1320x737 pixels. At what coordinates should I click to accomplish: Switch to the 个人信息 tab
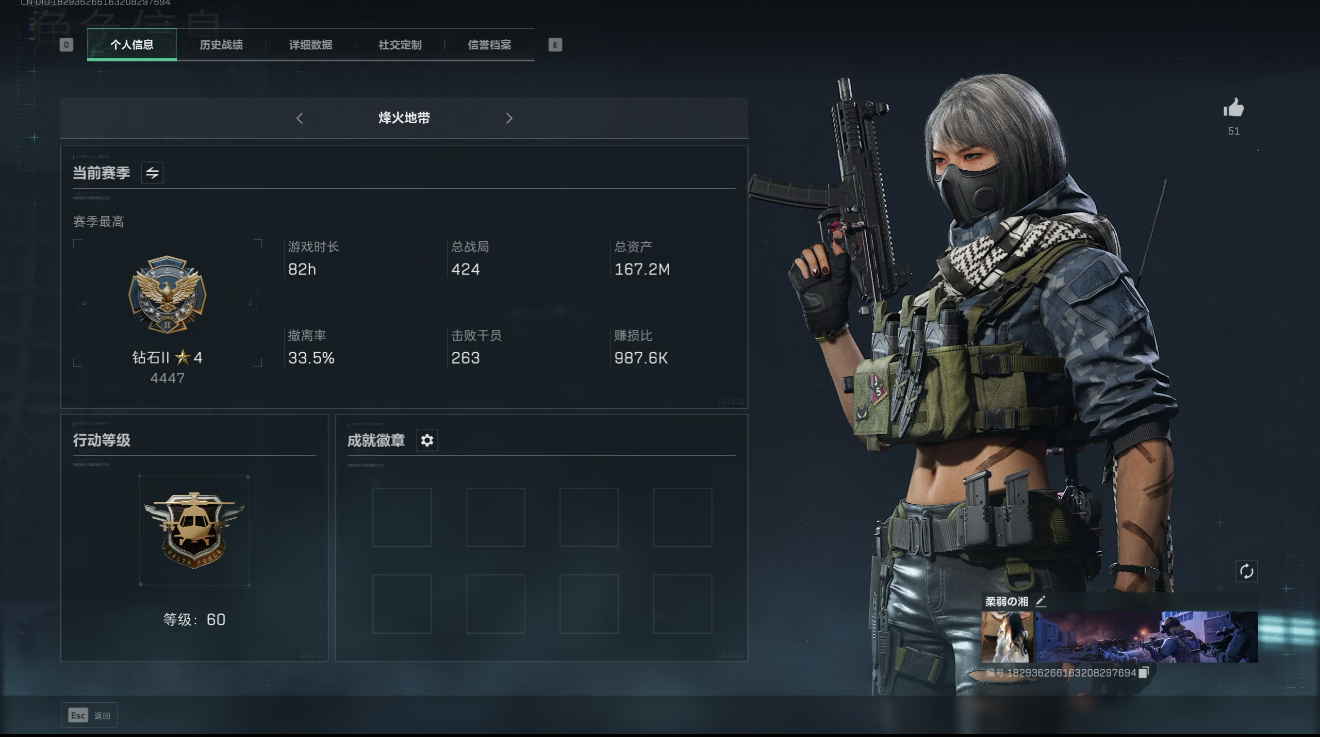click(132, 45)
